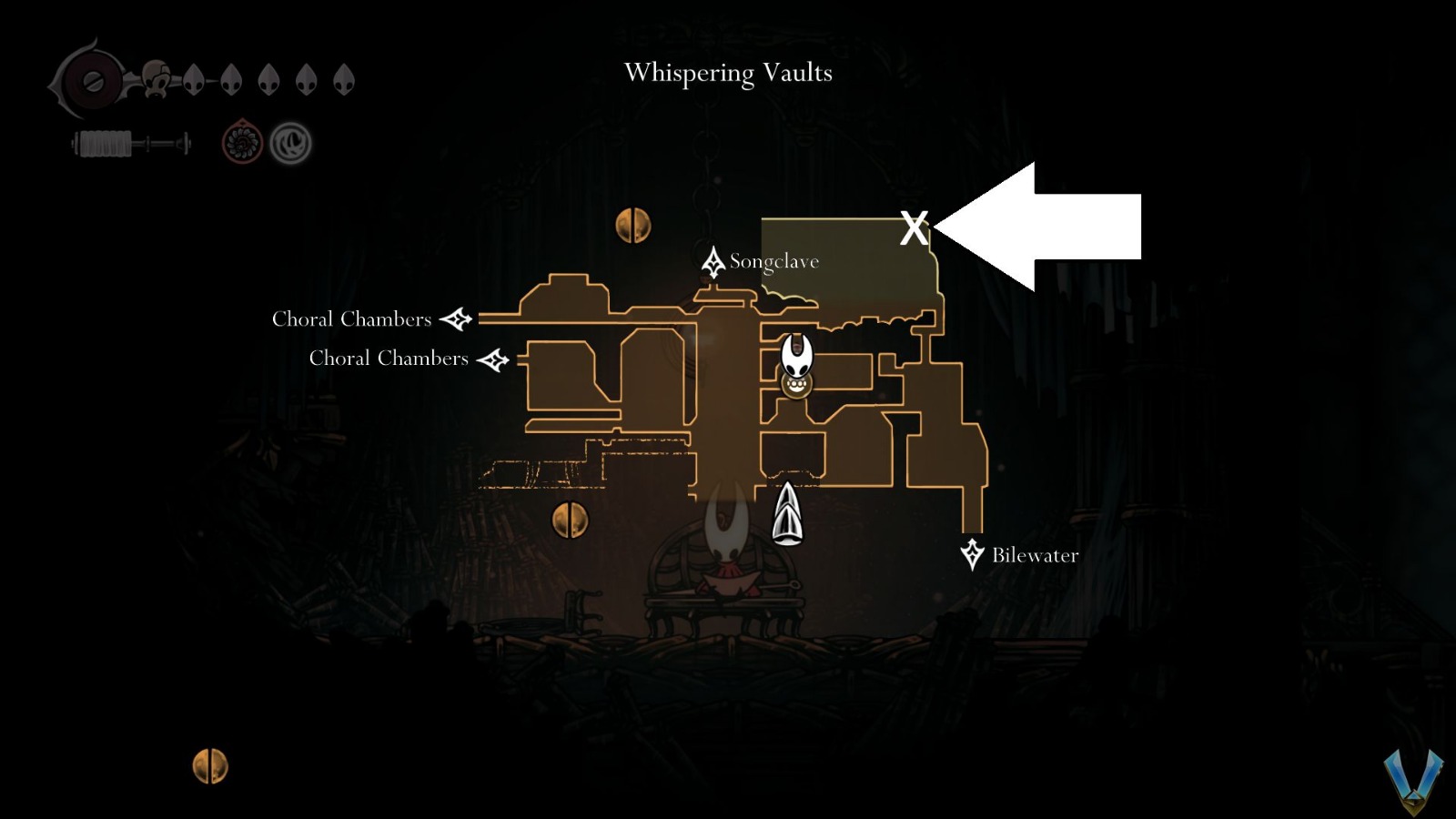Click the gold half-disc in the bottom-left corner

click(211, 764)
